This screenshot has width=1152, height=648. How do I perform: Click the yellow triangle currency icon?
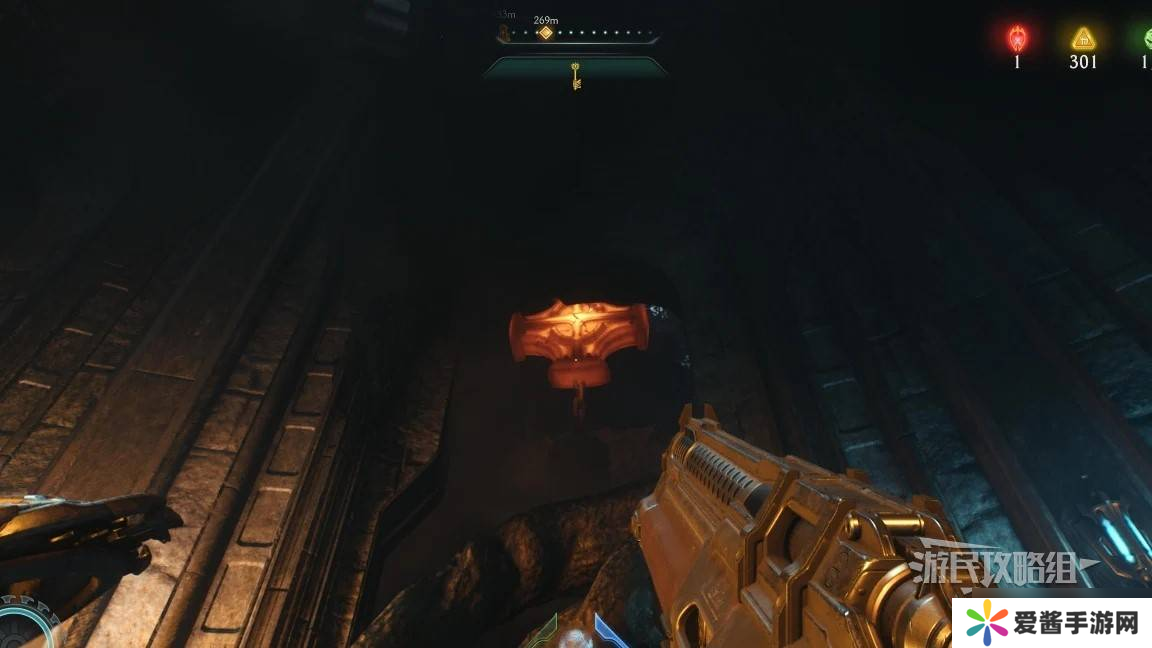(x=1083, y=39)
